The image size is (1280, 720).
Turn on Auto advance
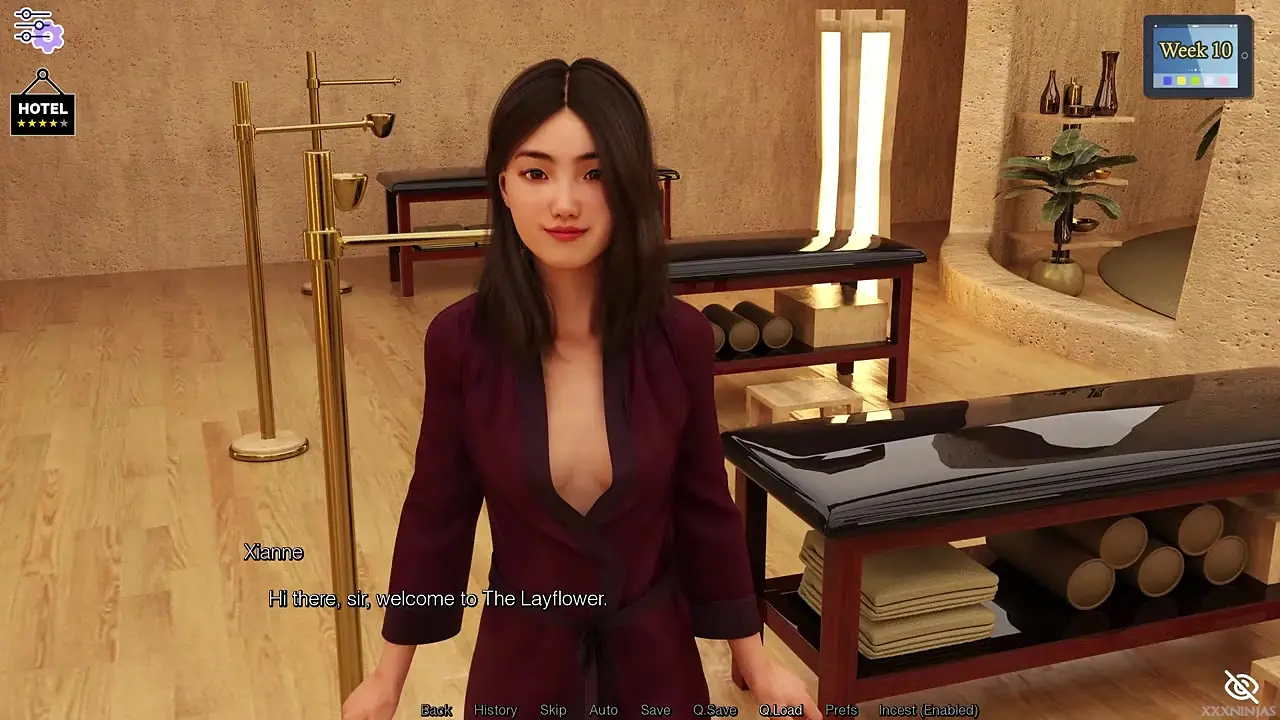click(603, 710)
